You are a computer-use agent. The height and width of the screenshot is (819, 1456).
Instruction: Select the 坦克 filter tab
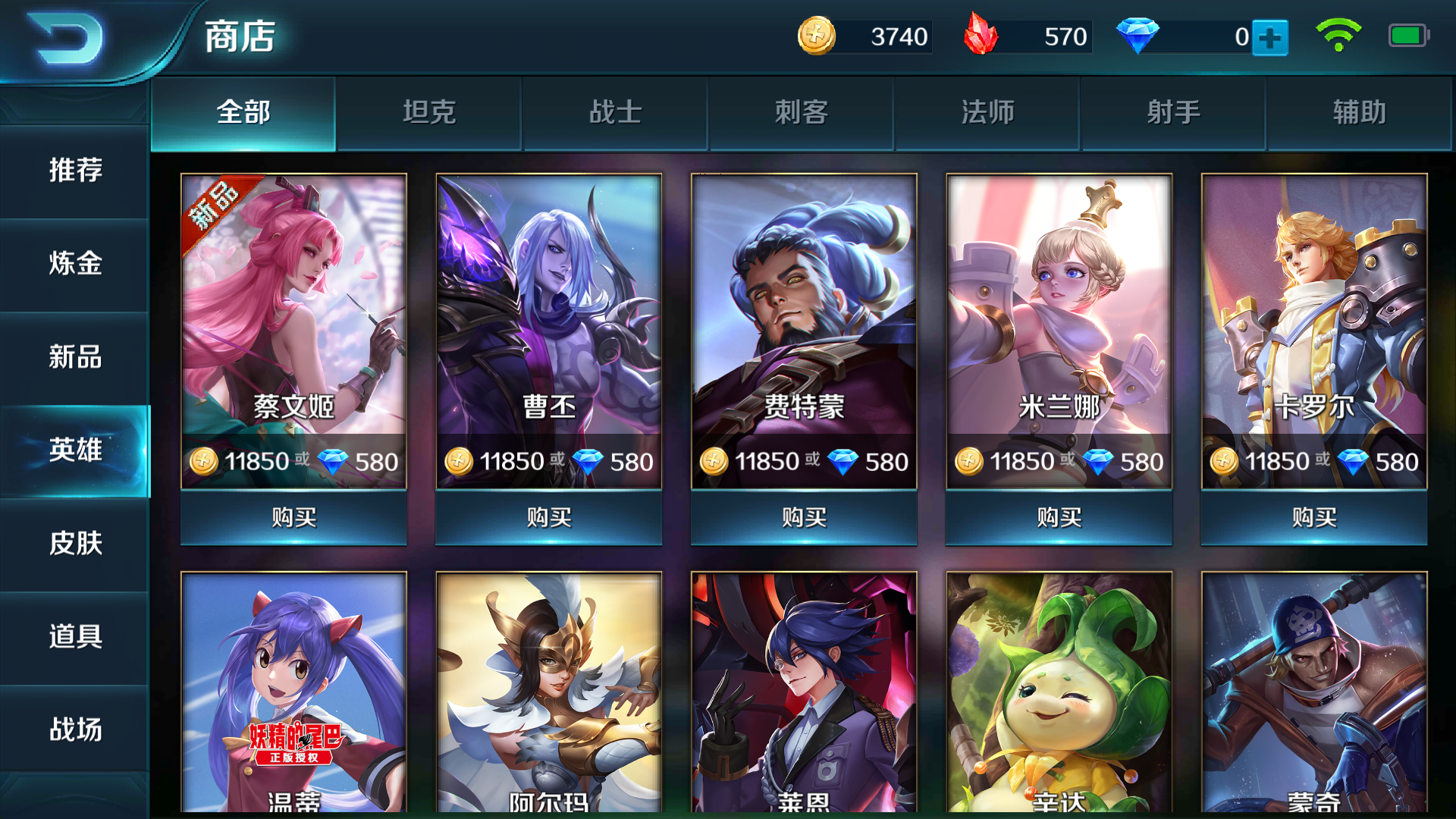click(x=428, y=111)
